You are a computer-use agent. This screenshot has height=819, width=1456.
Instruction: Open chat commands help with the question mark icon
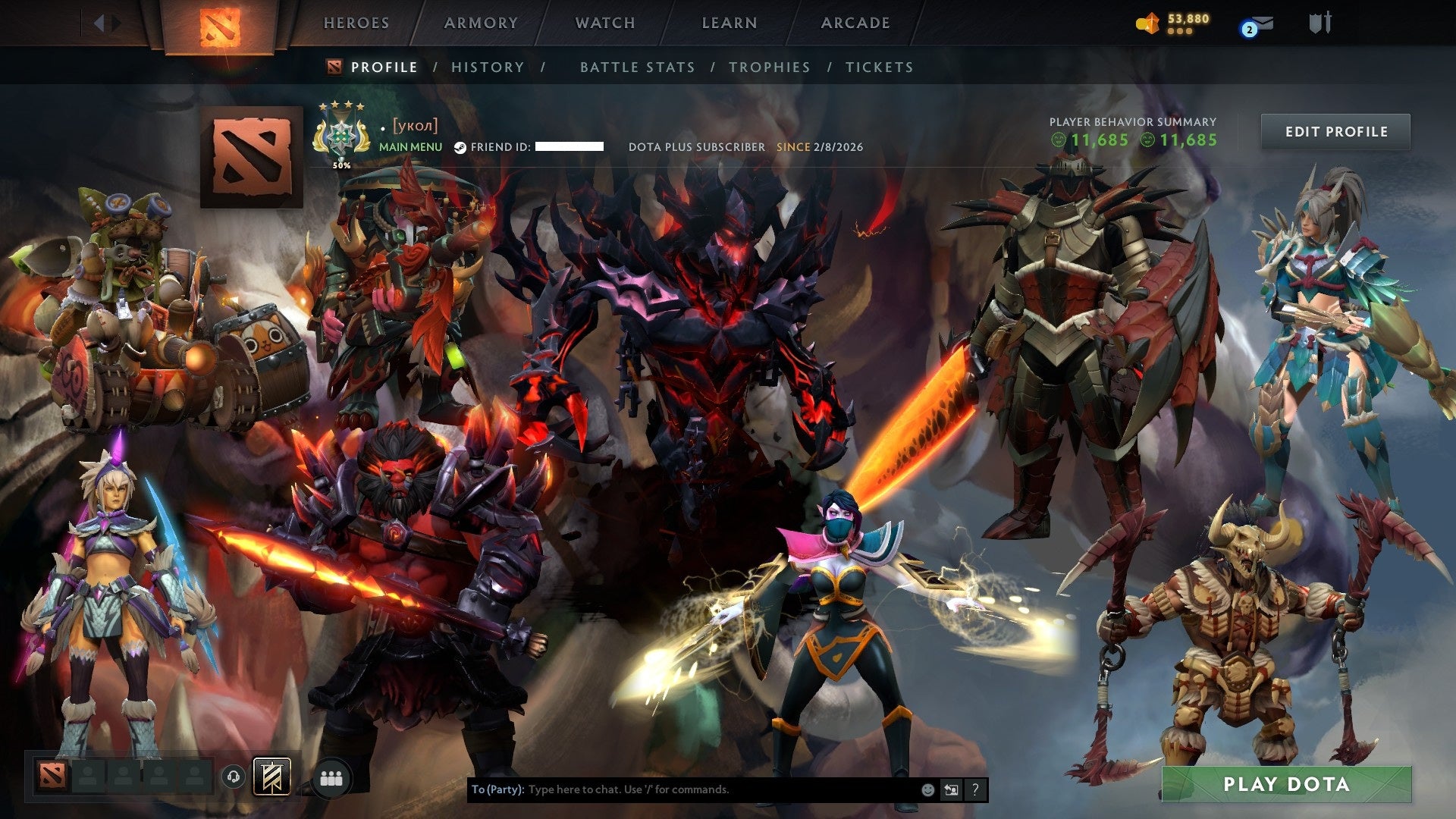tap(976, 789)
